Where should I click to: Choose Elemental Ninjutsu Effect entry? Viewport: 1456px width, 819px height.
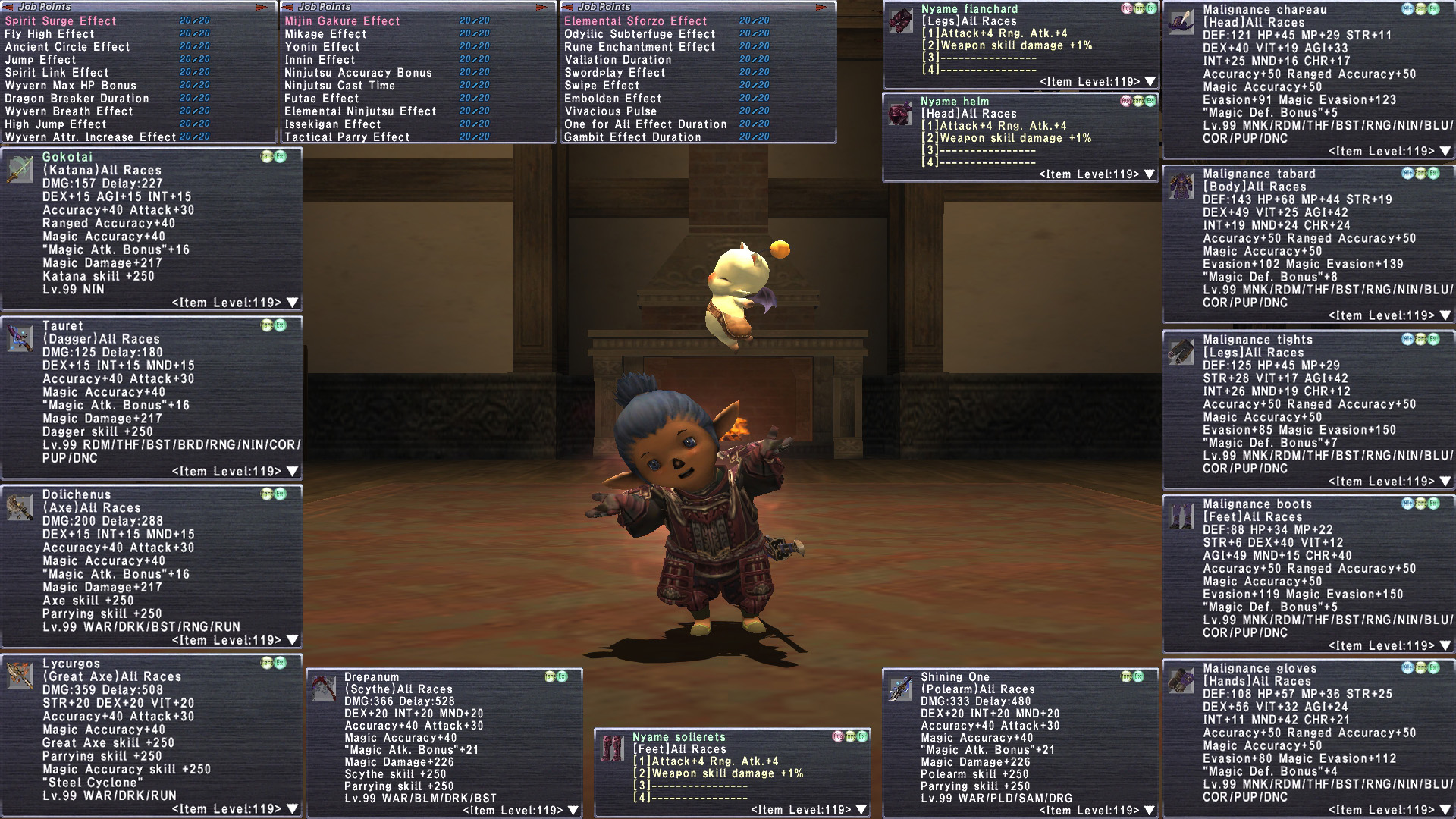click(360, 111)
